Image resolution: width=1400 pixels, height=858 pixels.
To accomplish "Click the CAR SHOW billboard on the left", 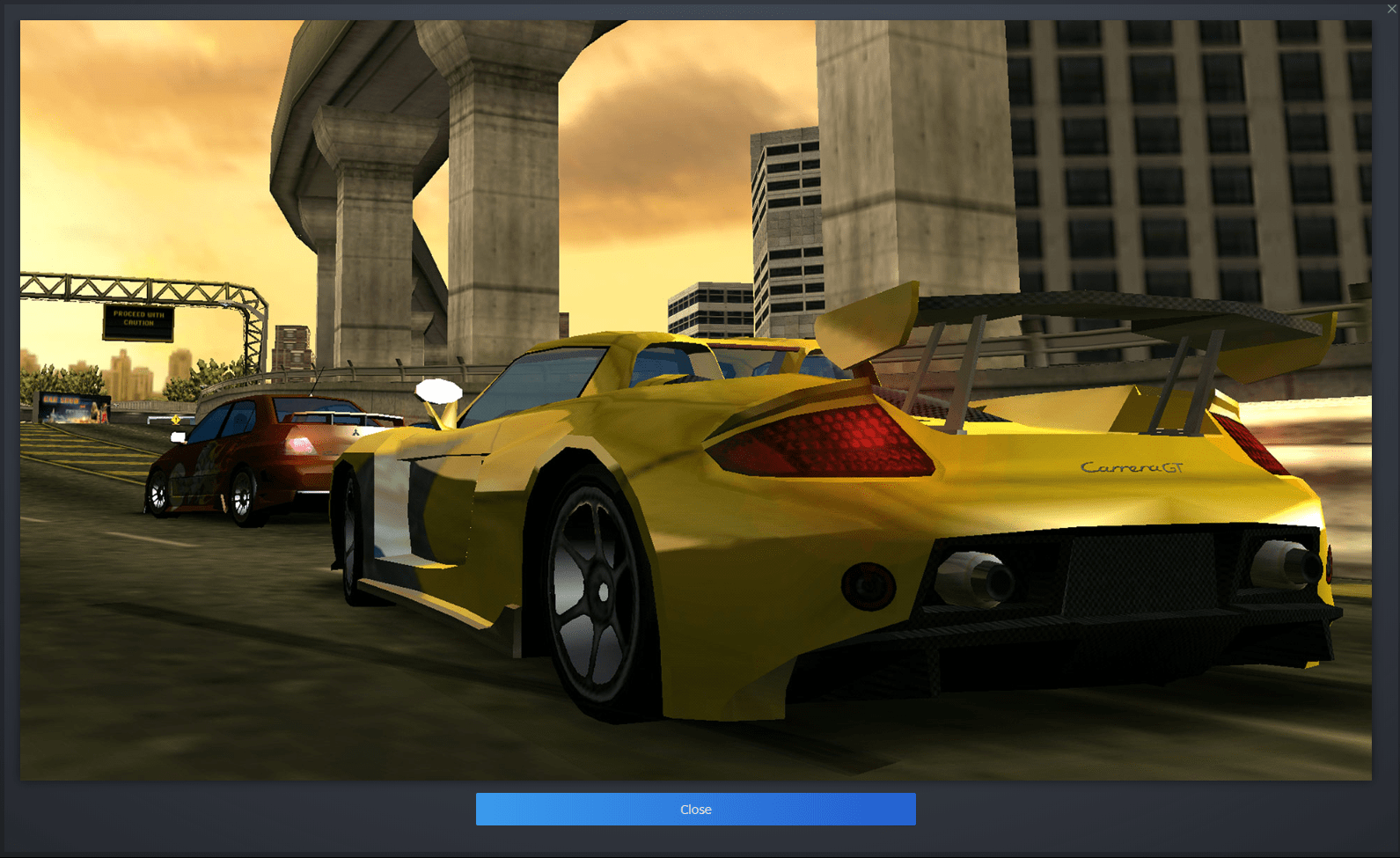I will 75,407.
